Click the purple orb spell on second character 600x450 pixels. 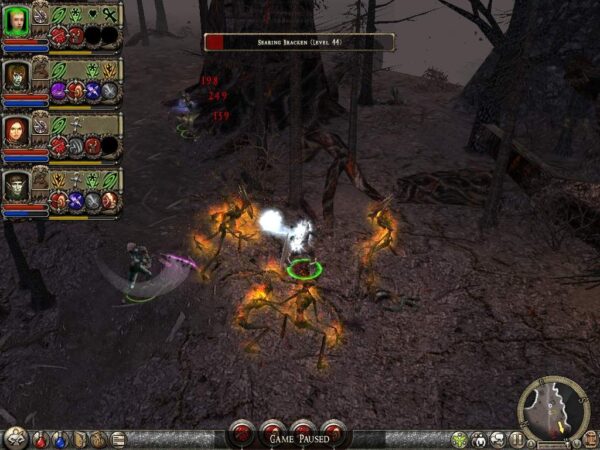tap(58, 91)
